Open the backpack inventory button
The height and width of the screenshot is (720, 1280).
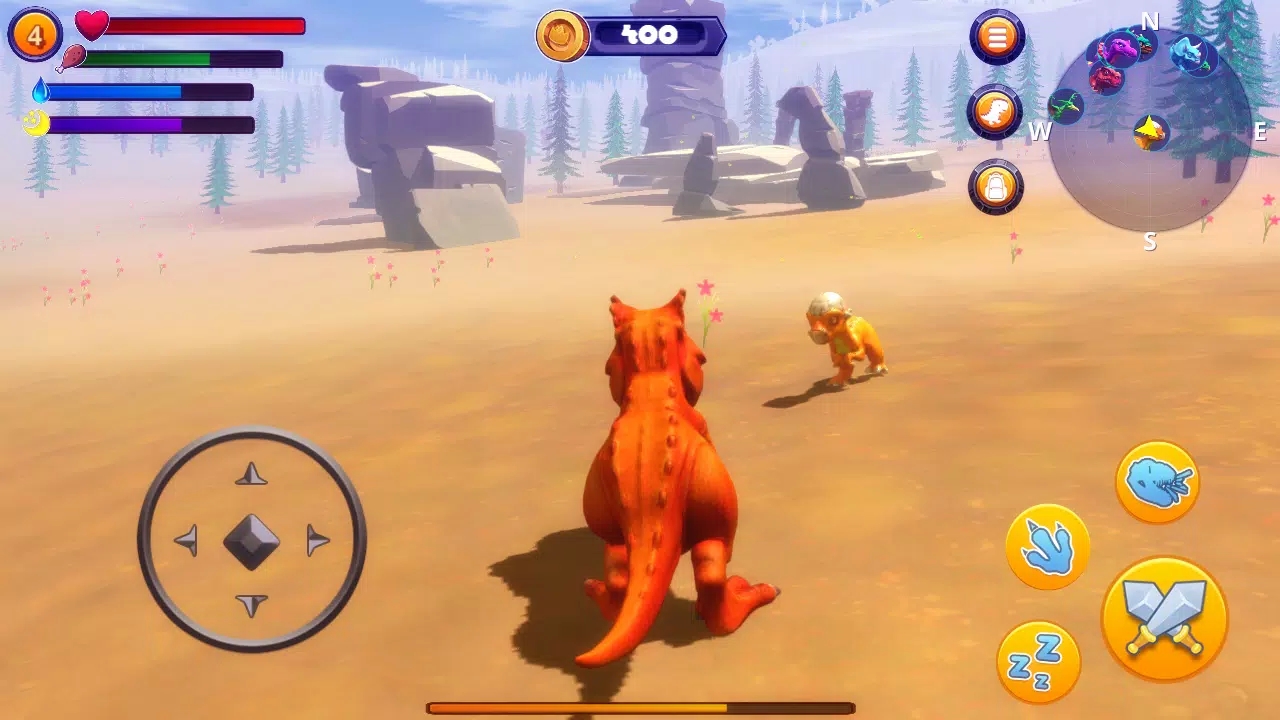[996, 186]
